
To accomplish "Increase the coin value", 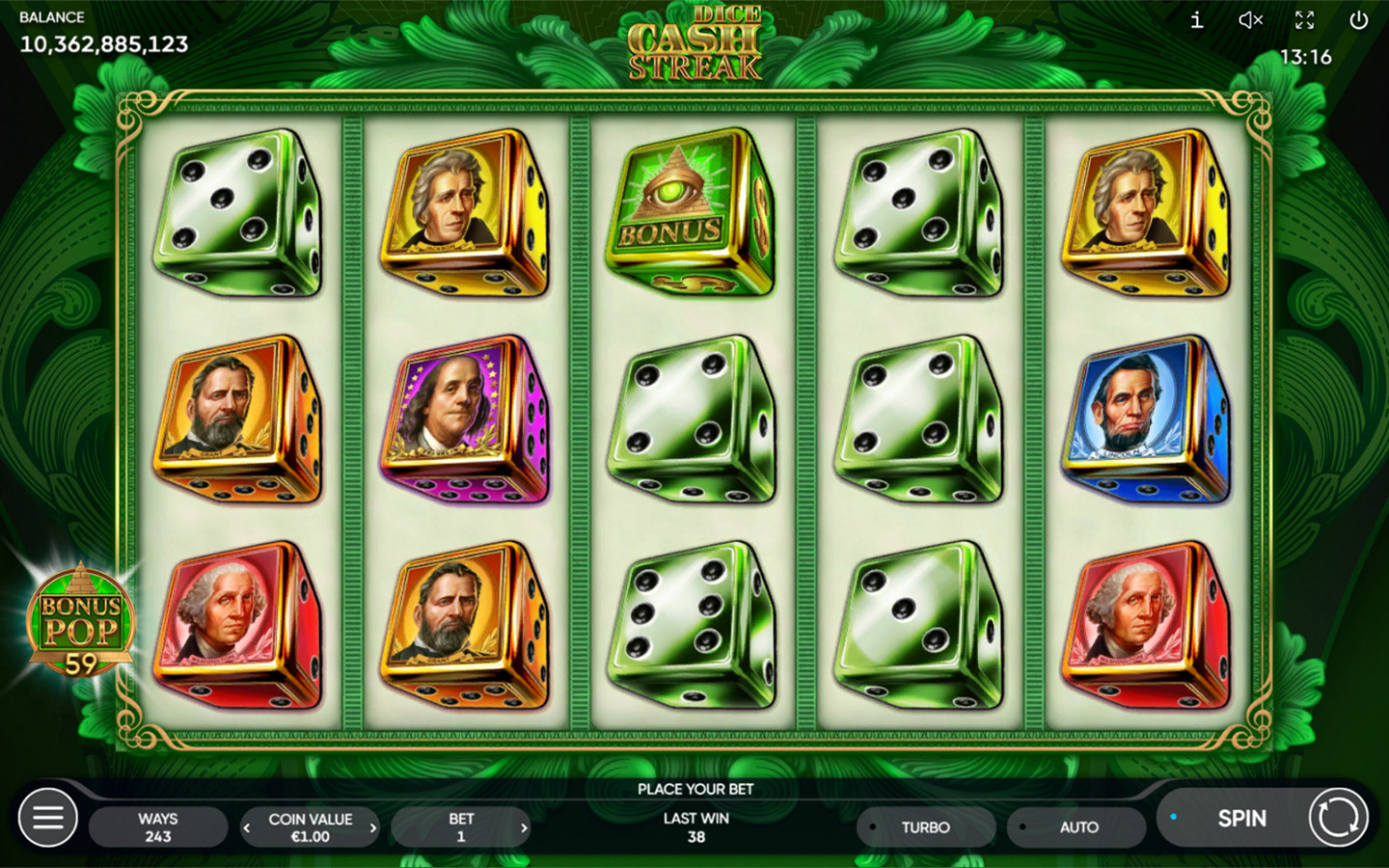I will pyautogui.click(x=373, y=827).
